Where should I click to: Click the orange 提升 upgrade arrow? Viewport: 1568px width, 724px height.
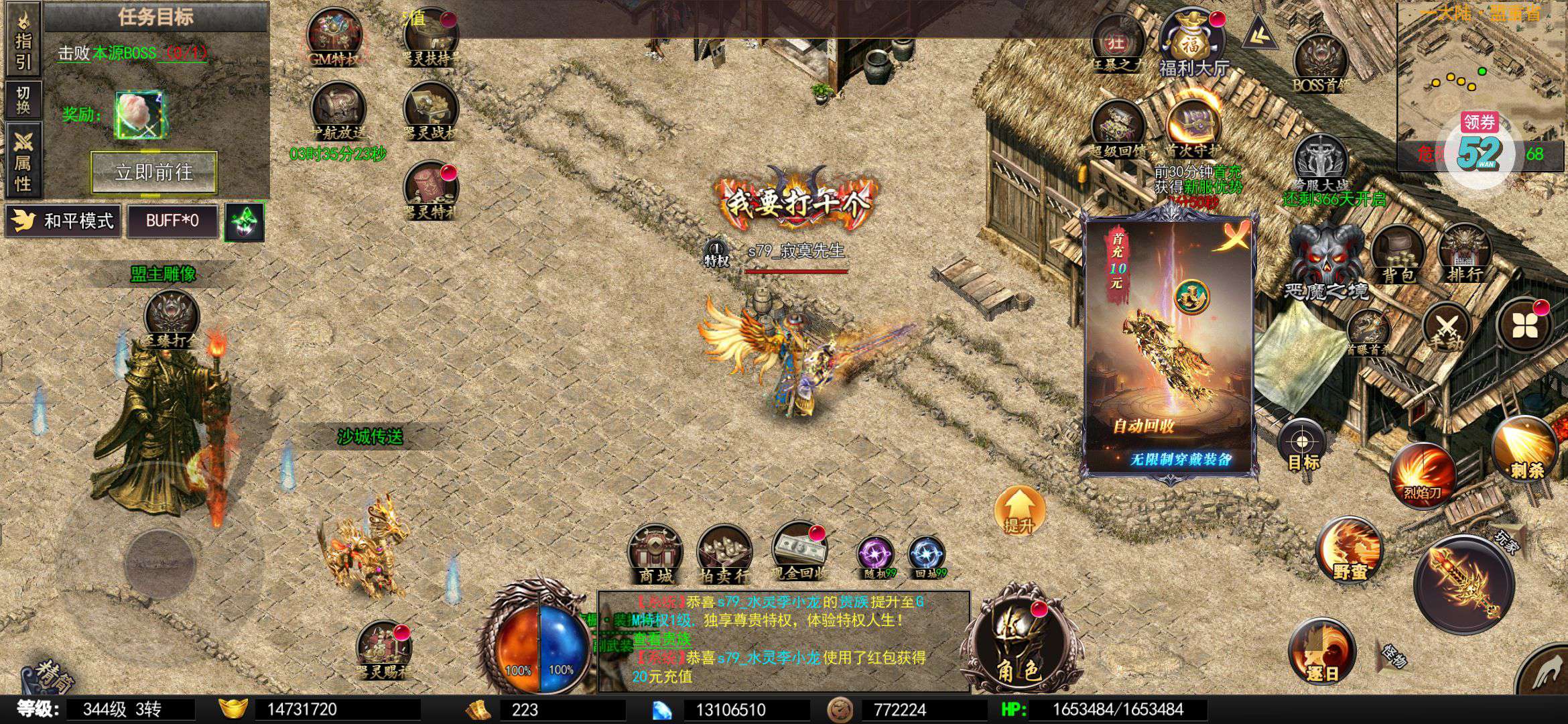click(x=1019, y=511)
